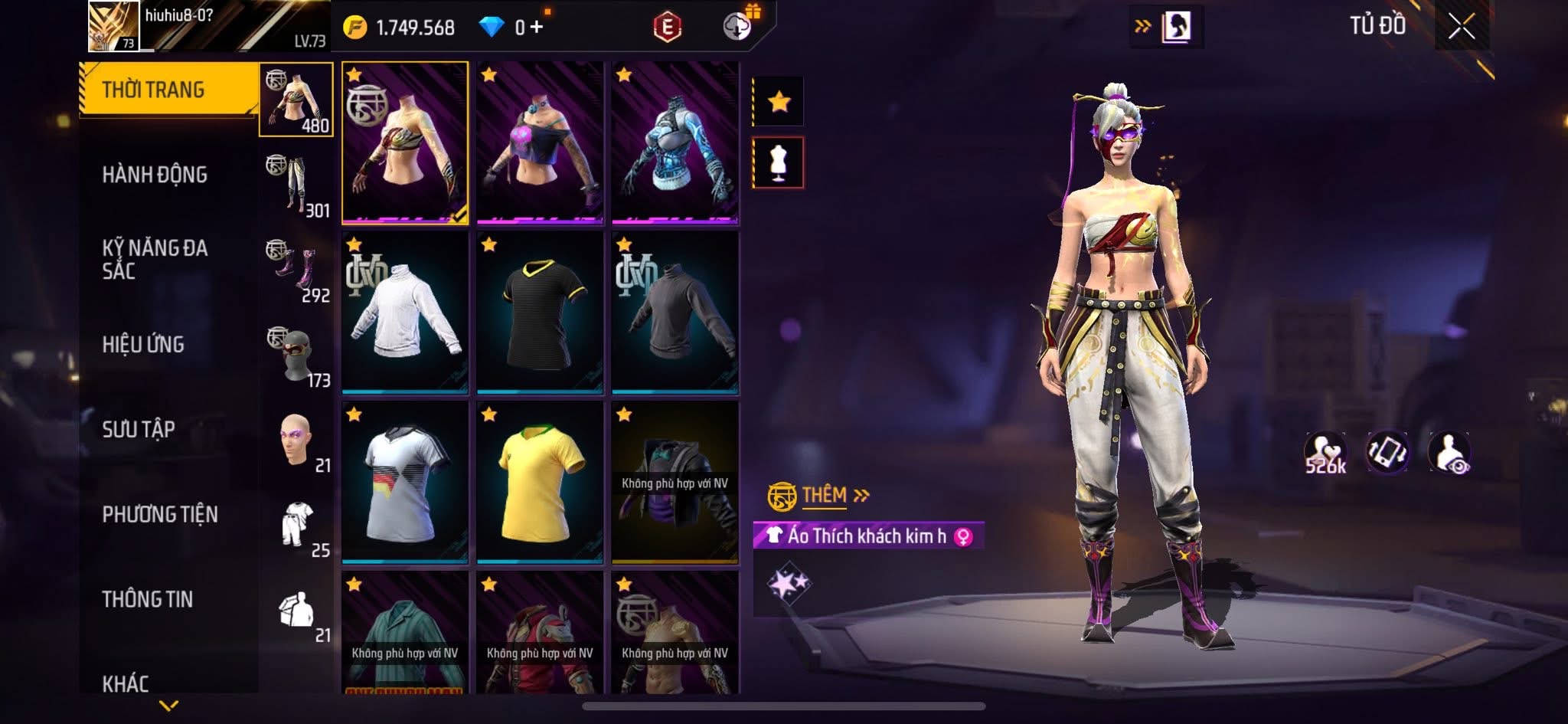Toggle the mannequin outfit filter button

pos(779,162)
